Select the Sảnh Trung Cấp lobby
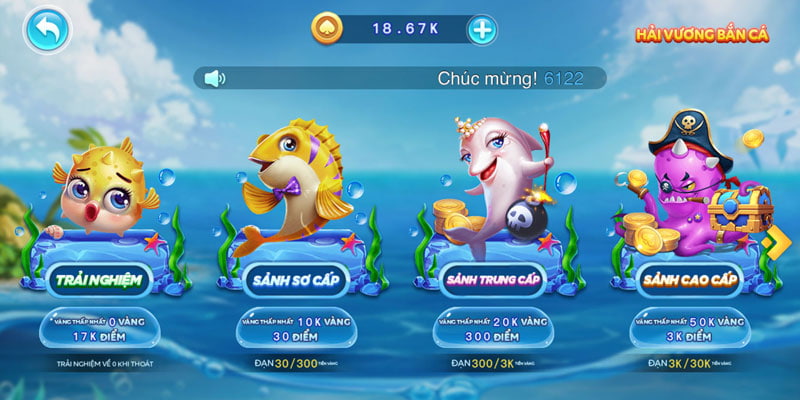The height and width of the screenshot is (400, 800). tap(490, 281)
